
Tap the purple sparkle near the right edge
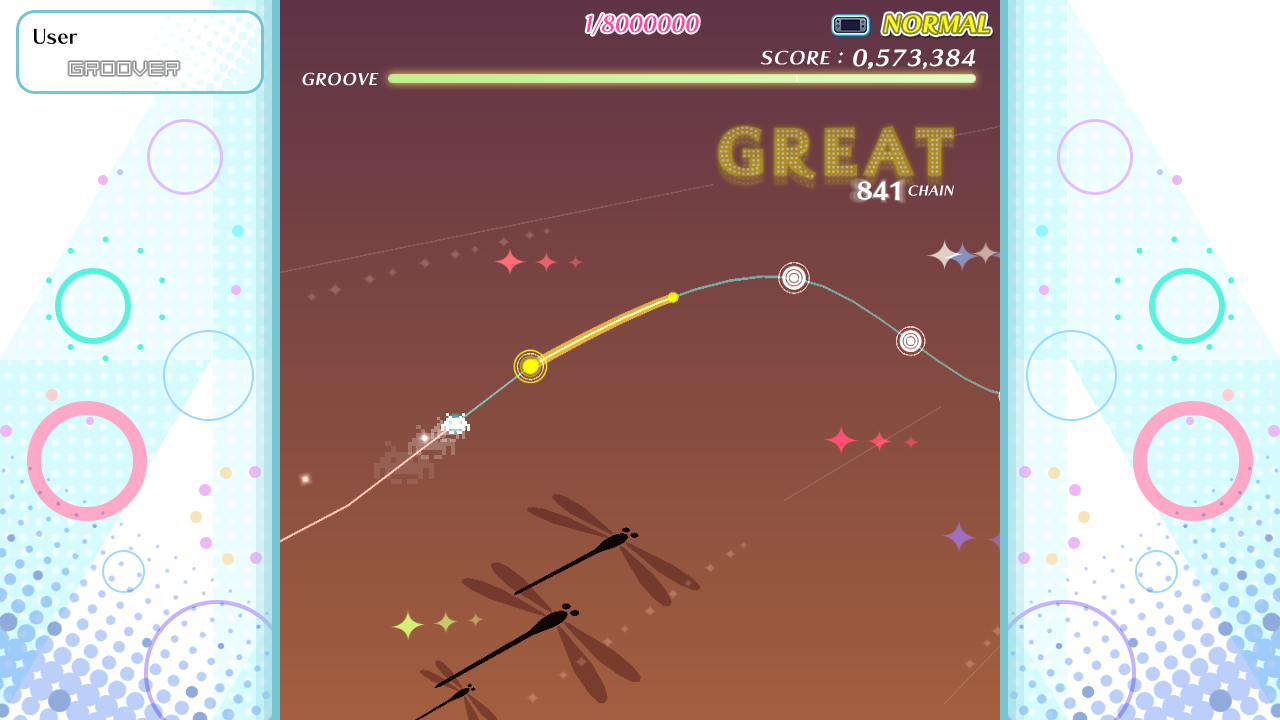tap(959, 537)
